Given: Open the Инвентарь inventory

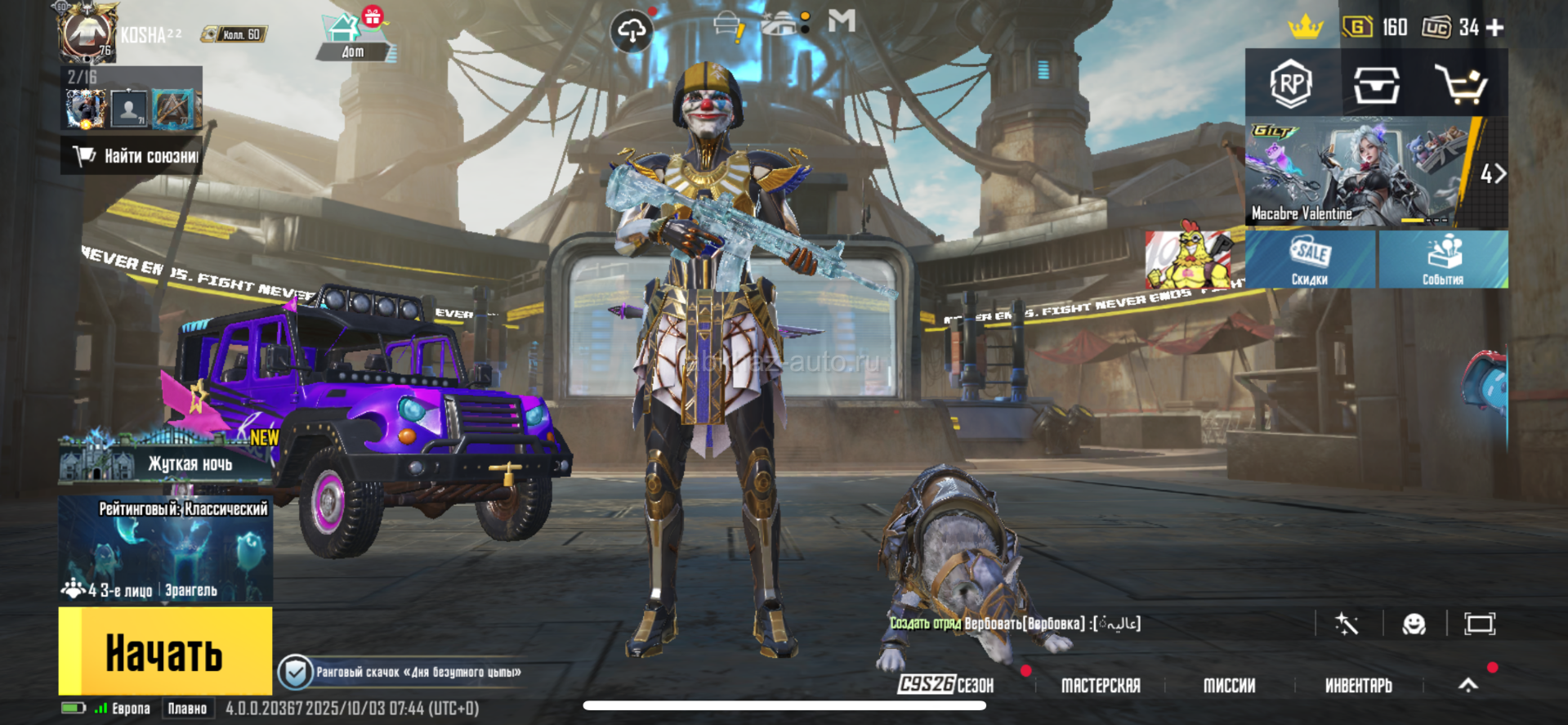Looking at the screenshot, I should pyautogui.click(x=1358, y=685).
